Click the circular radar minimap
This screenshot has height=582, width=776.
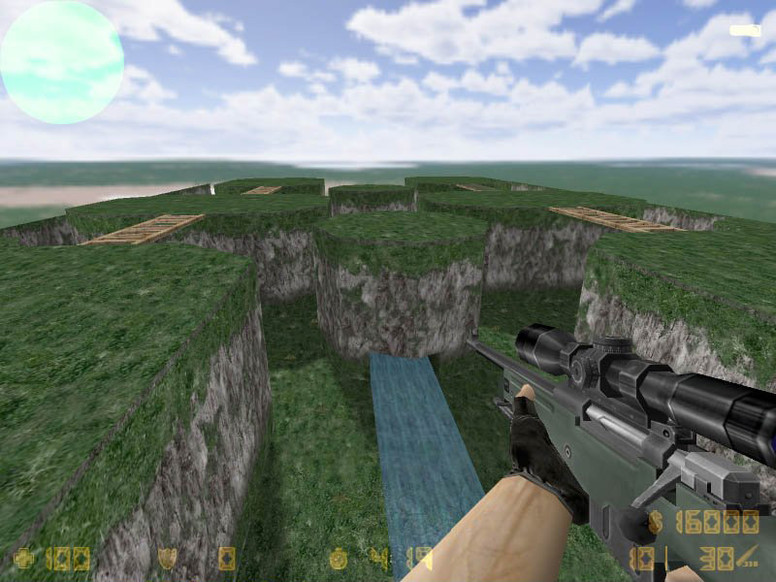62,62
